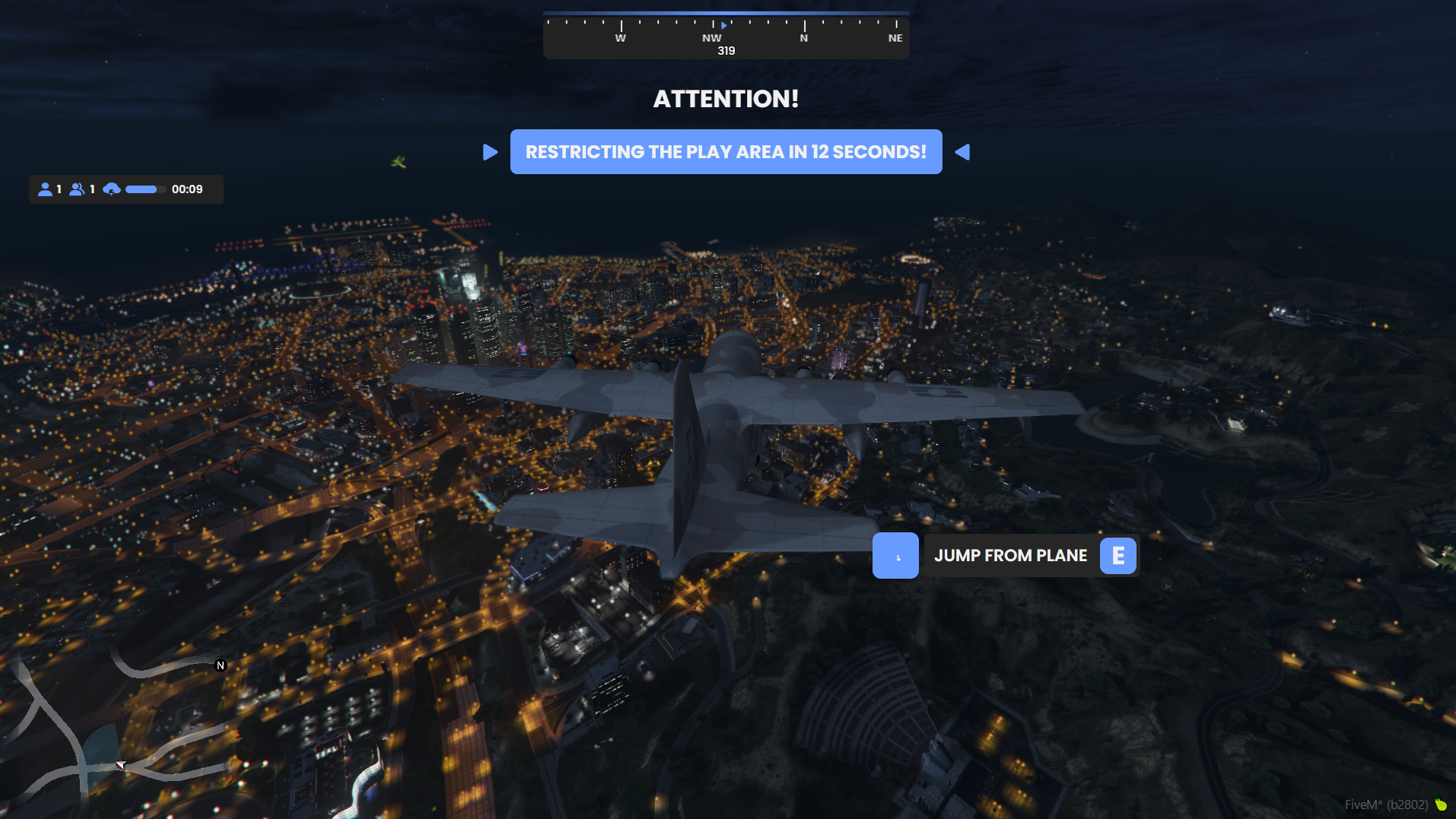Image resolution: width=1456 pixels, height=819 pixels.
Task: Click the blue square icon beside Jump From Plane
Action: (x=895, y=556)
